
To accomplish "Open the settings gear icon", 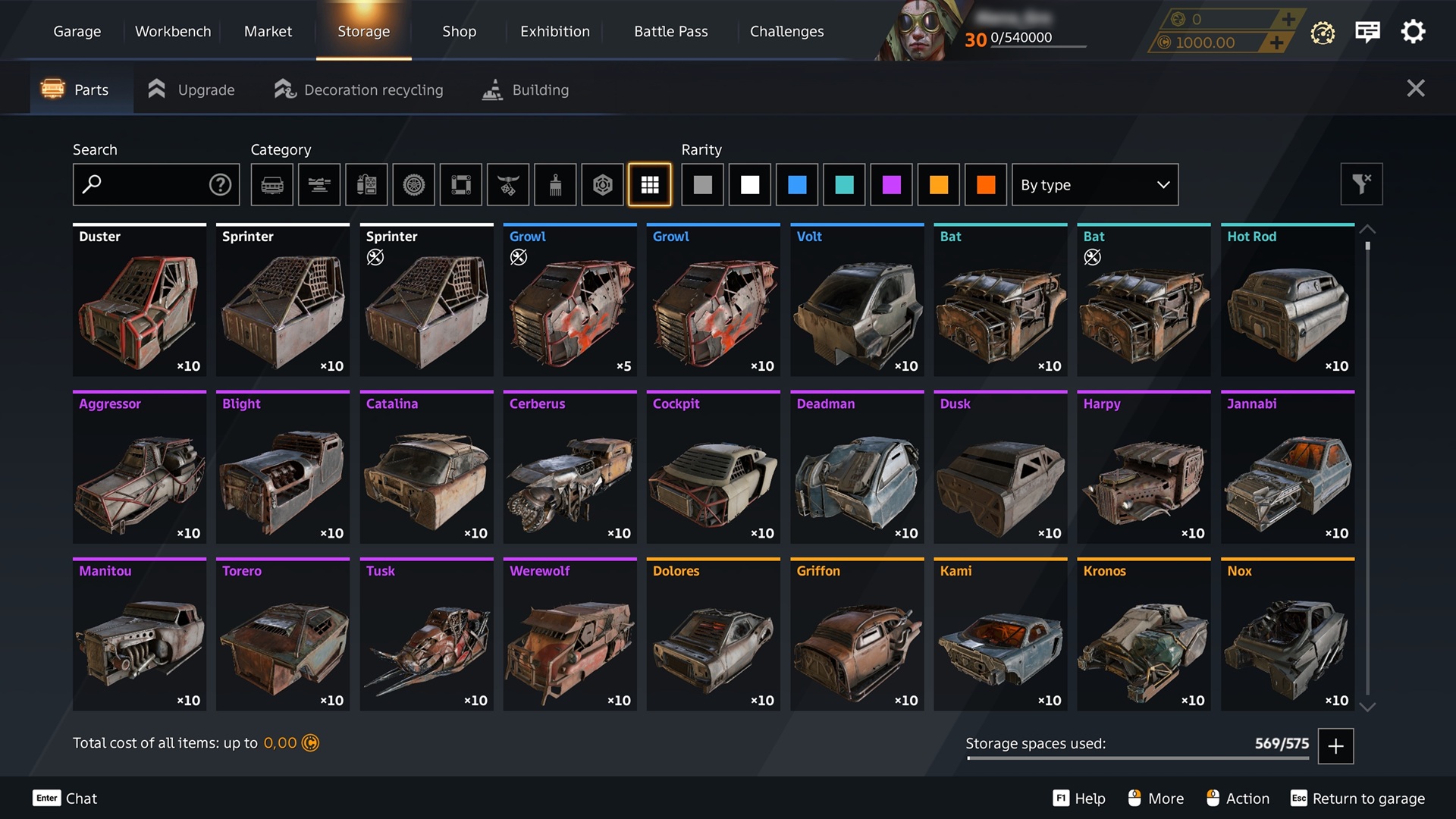I will tap(1413, 32).
